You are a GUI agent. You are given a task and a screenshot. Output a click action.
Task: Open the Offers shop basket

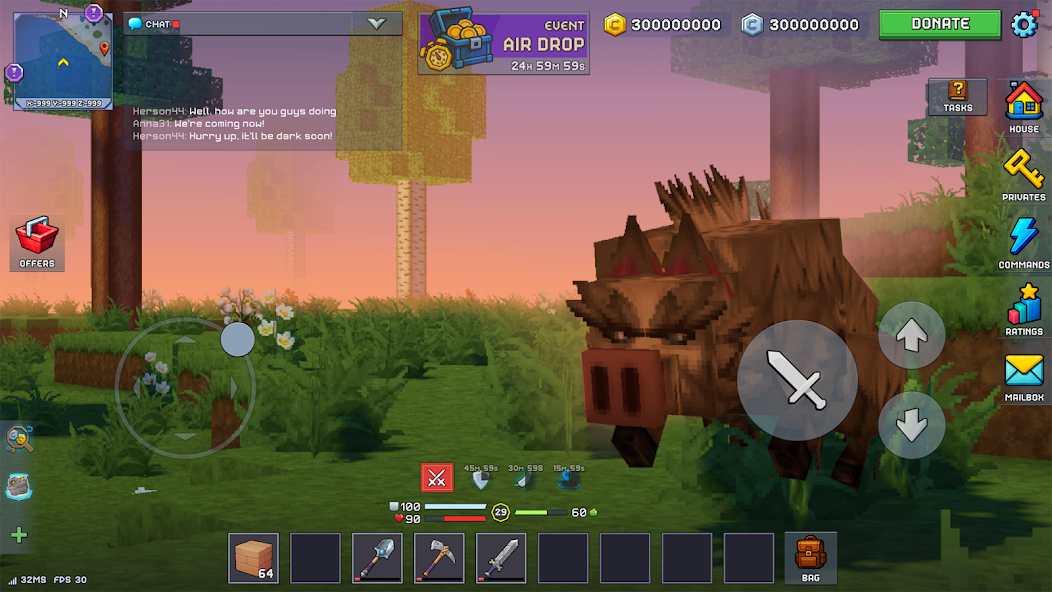click(x=37, y=243)
